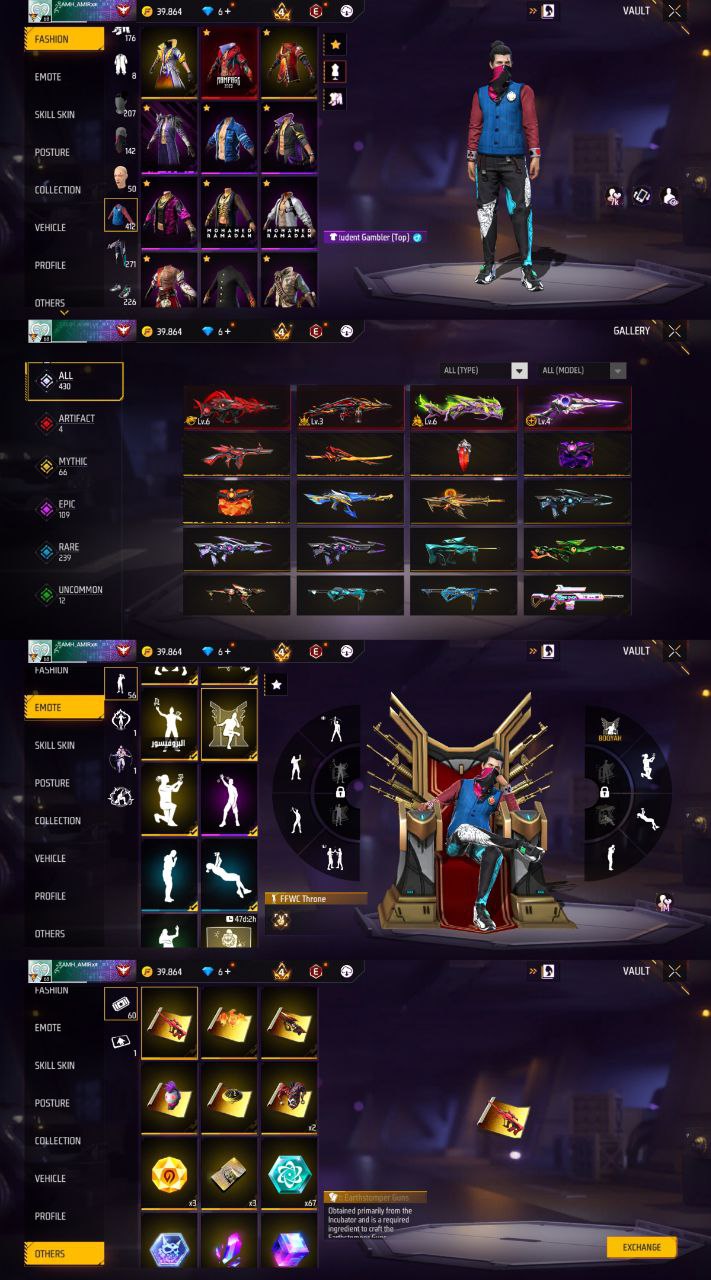This screenshot has width=711, height=1280.
Task: Pick the token stack showing x67
Action: (x=289, y=1175)
